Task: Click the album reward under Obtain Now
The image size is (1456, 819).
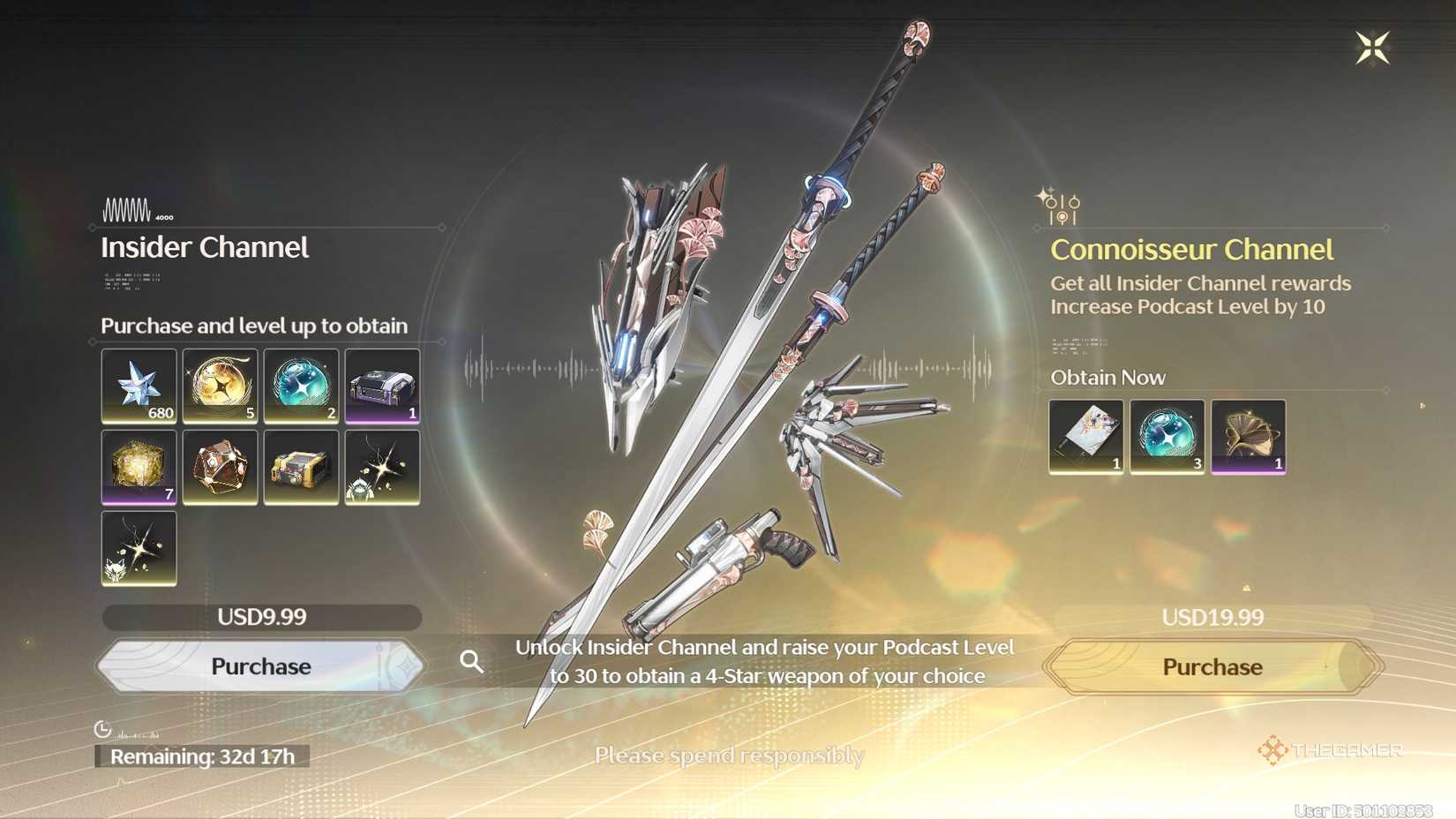Action: click(x=1084, y=436)
